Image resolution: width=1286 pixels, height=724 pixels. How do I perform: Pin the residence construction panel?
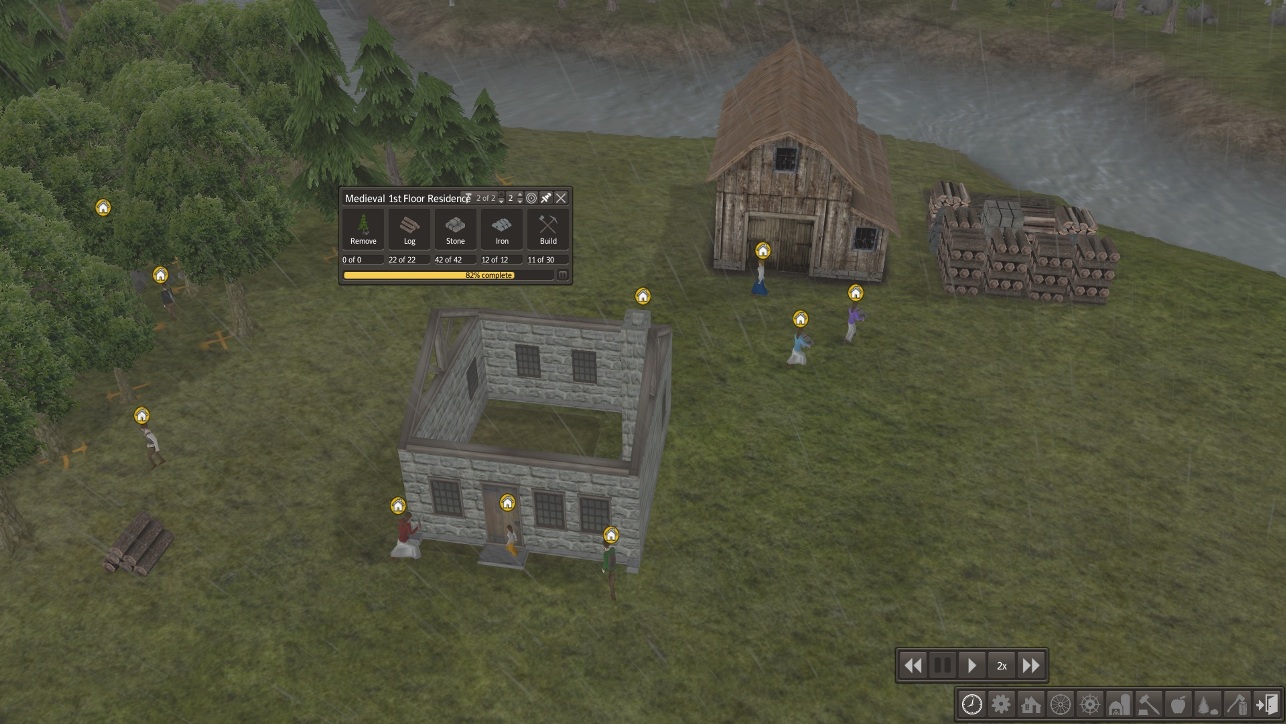point(546,198)
